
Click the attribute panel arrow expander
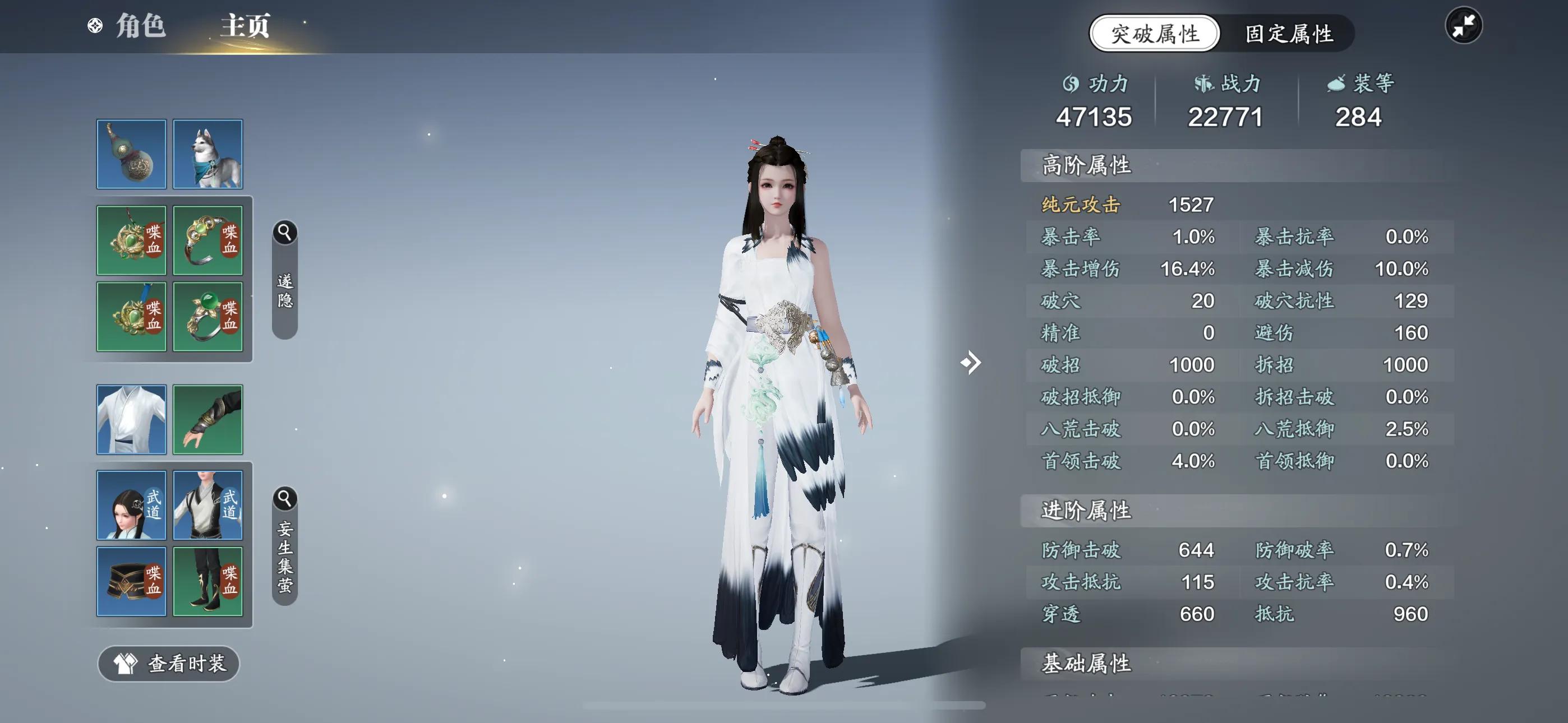coord(970,363)
